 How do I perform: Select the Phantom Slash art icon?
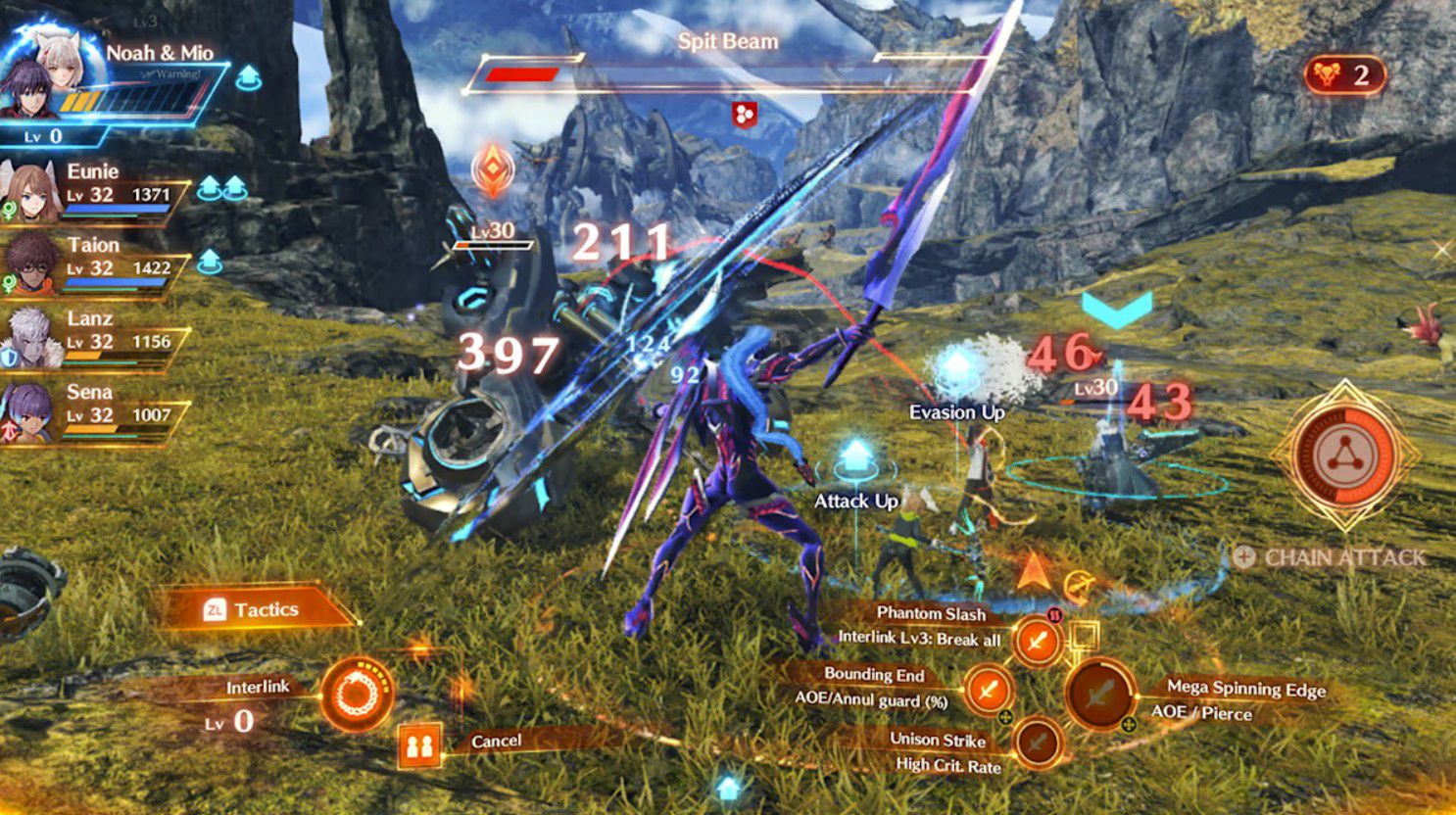pos(1038,642)
